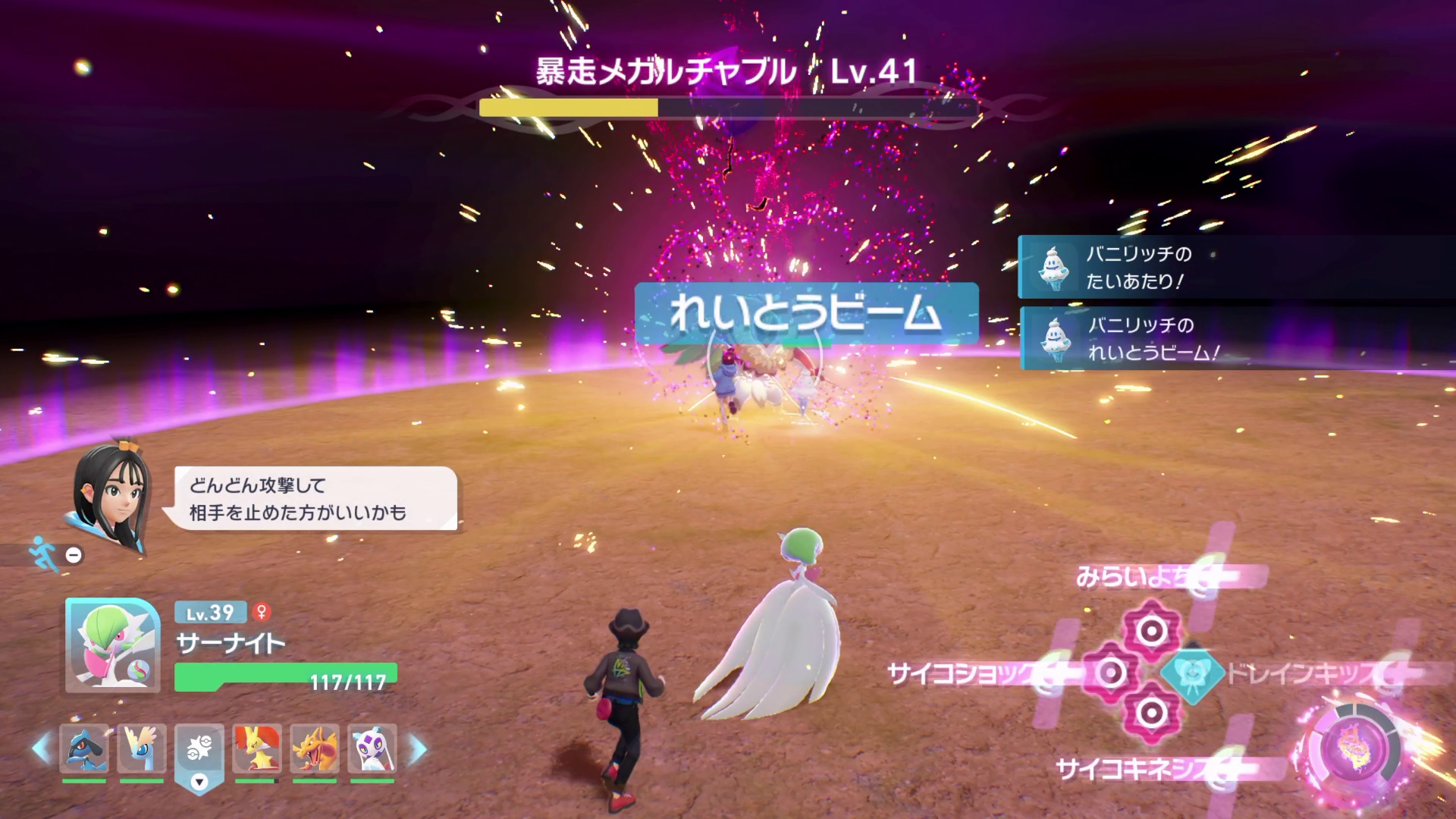The image size is (1456, 819).
Task: Pick Charizard from the party bar
Action: [314, 748]
